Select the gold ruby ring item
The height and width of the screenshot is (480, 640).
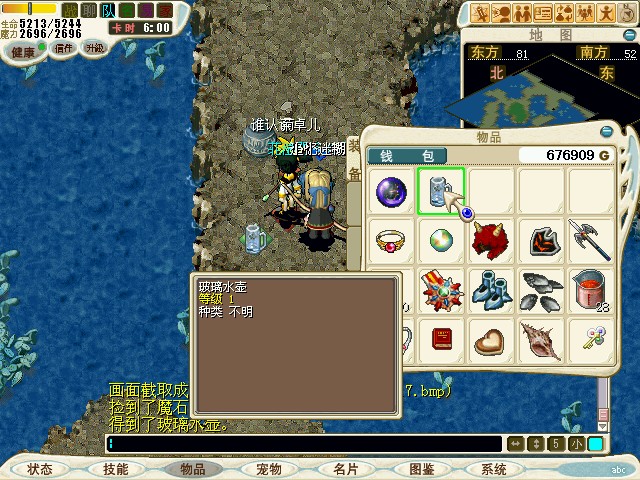tap(390, 241)
